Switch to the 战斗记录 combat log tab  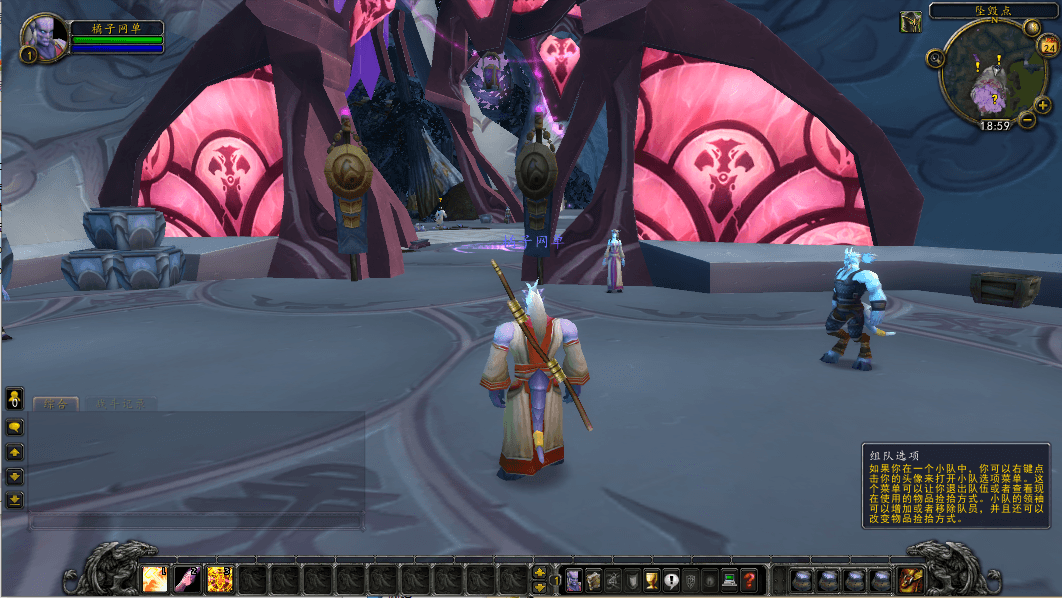point(120,404)
